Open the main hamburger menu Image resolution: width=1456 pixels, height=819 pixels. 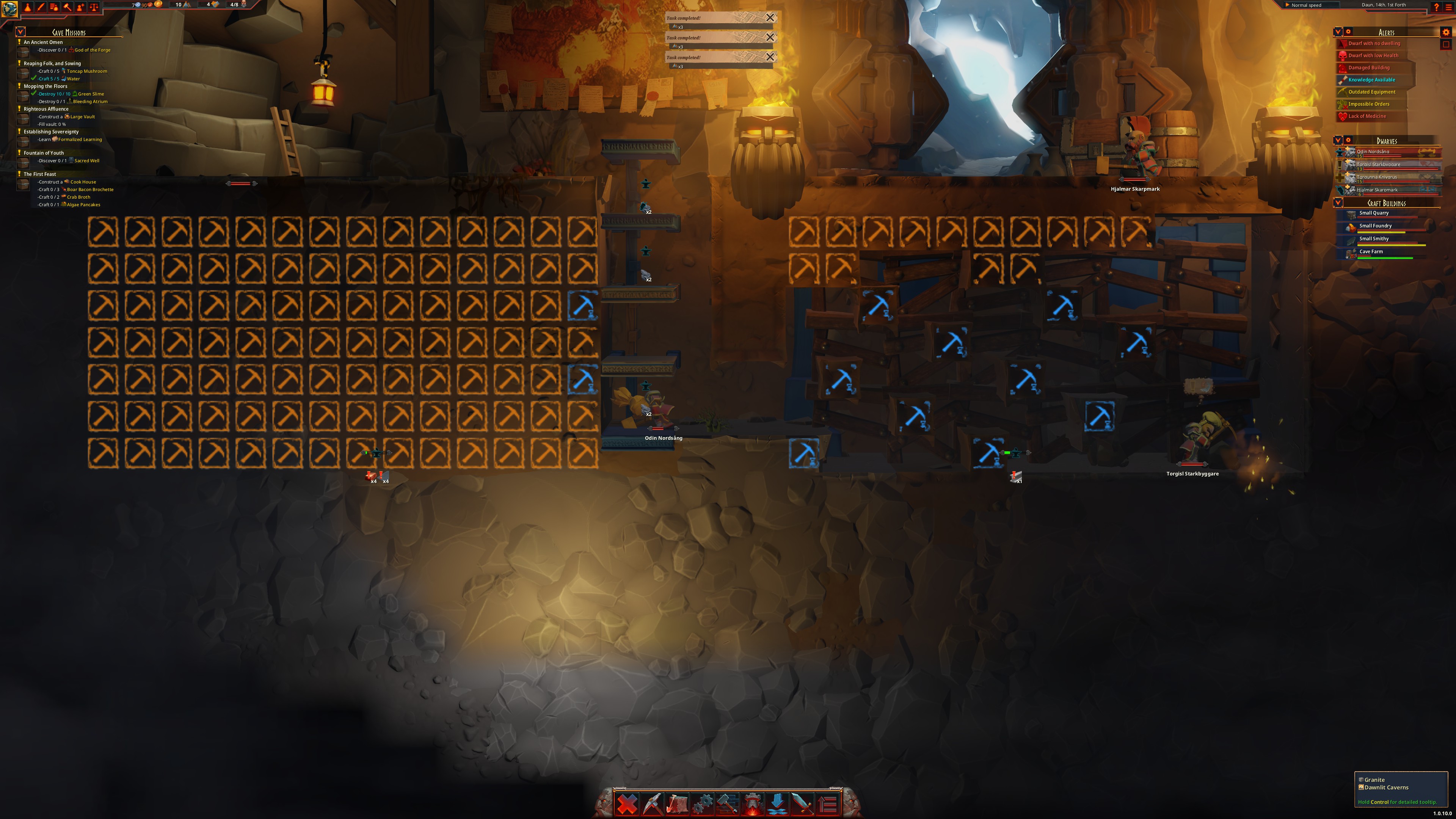click(1448, 7)
